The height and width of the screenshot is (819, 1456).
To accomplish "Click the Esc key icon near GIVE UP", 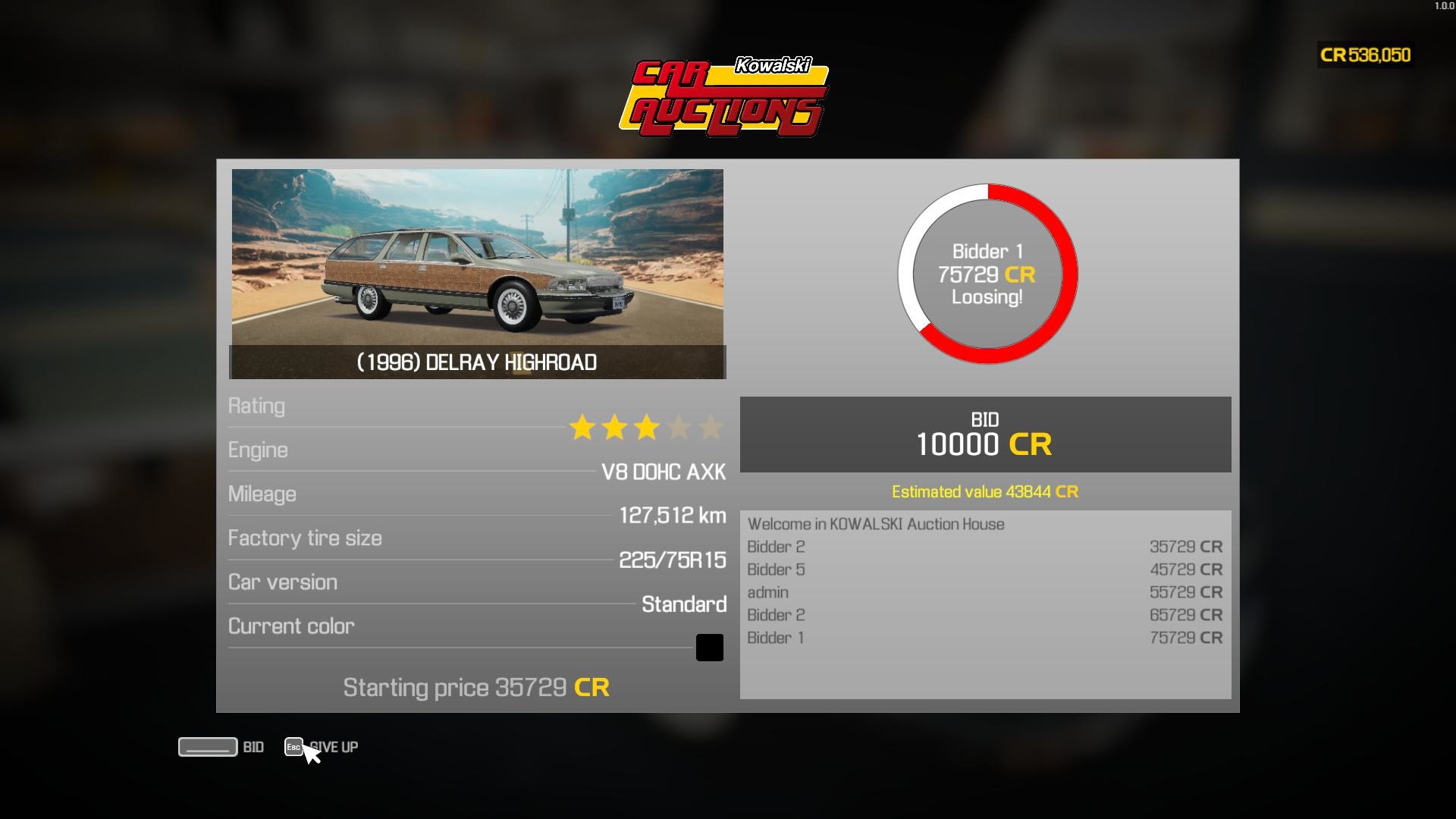I will coord(294,747).
